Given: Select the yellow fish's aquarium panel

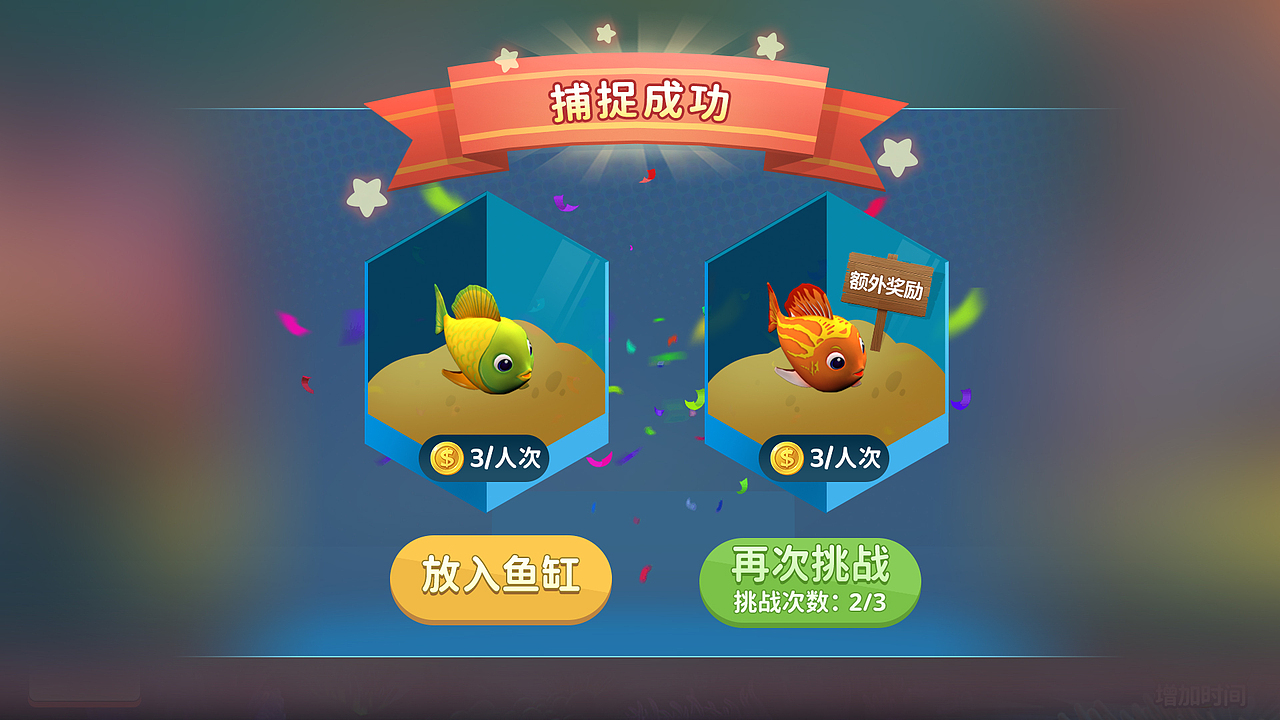Looking at the screenshot, I should [490, 350].
